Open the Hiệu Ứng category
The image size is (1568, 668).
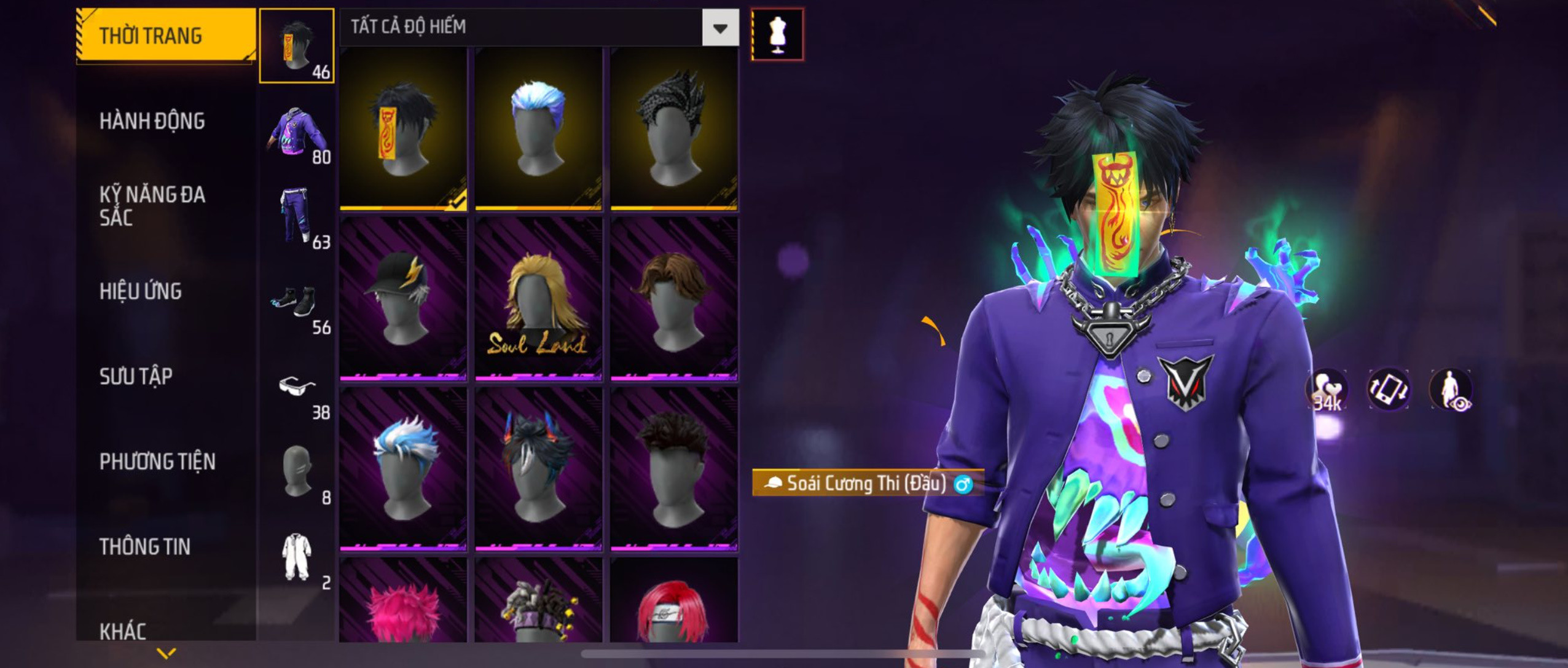tap(141, 291)
